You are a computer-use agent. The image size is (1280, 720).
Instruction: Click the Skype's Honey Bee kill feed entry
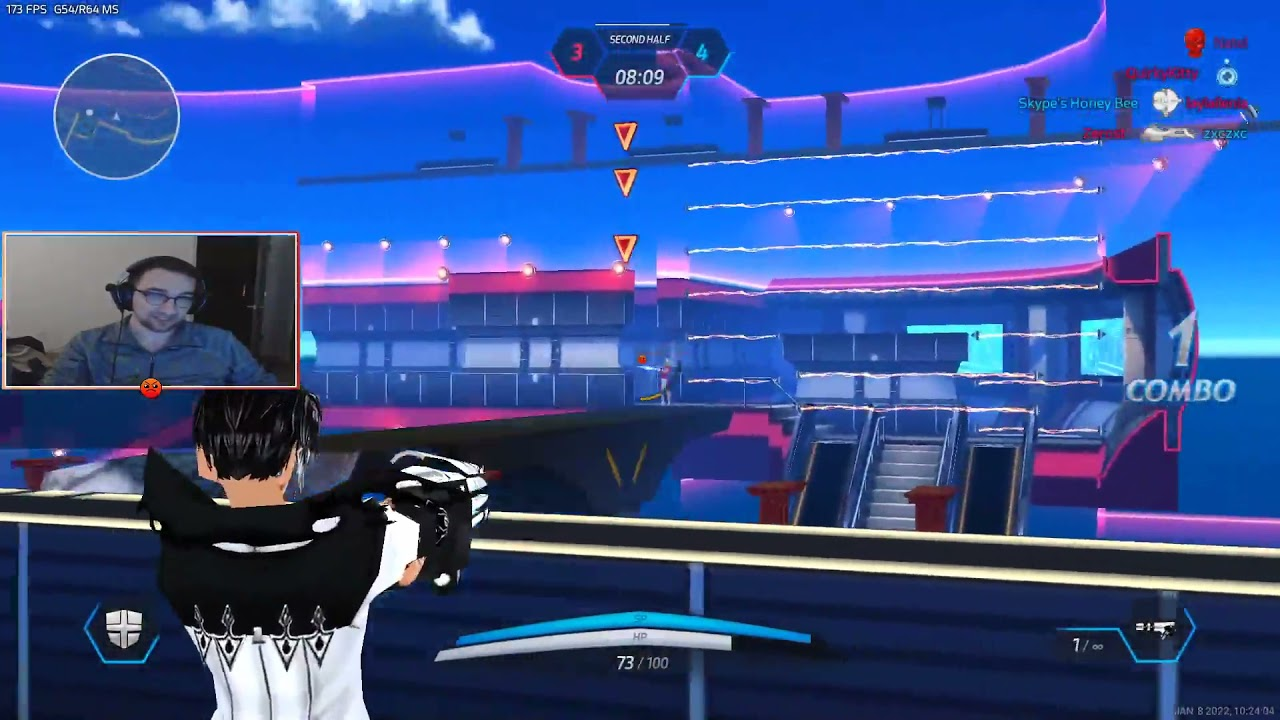[x=1078, y=104]
